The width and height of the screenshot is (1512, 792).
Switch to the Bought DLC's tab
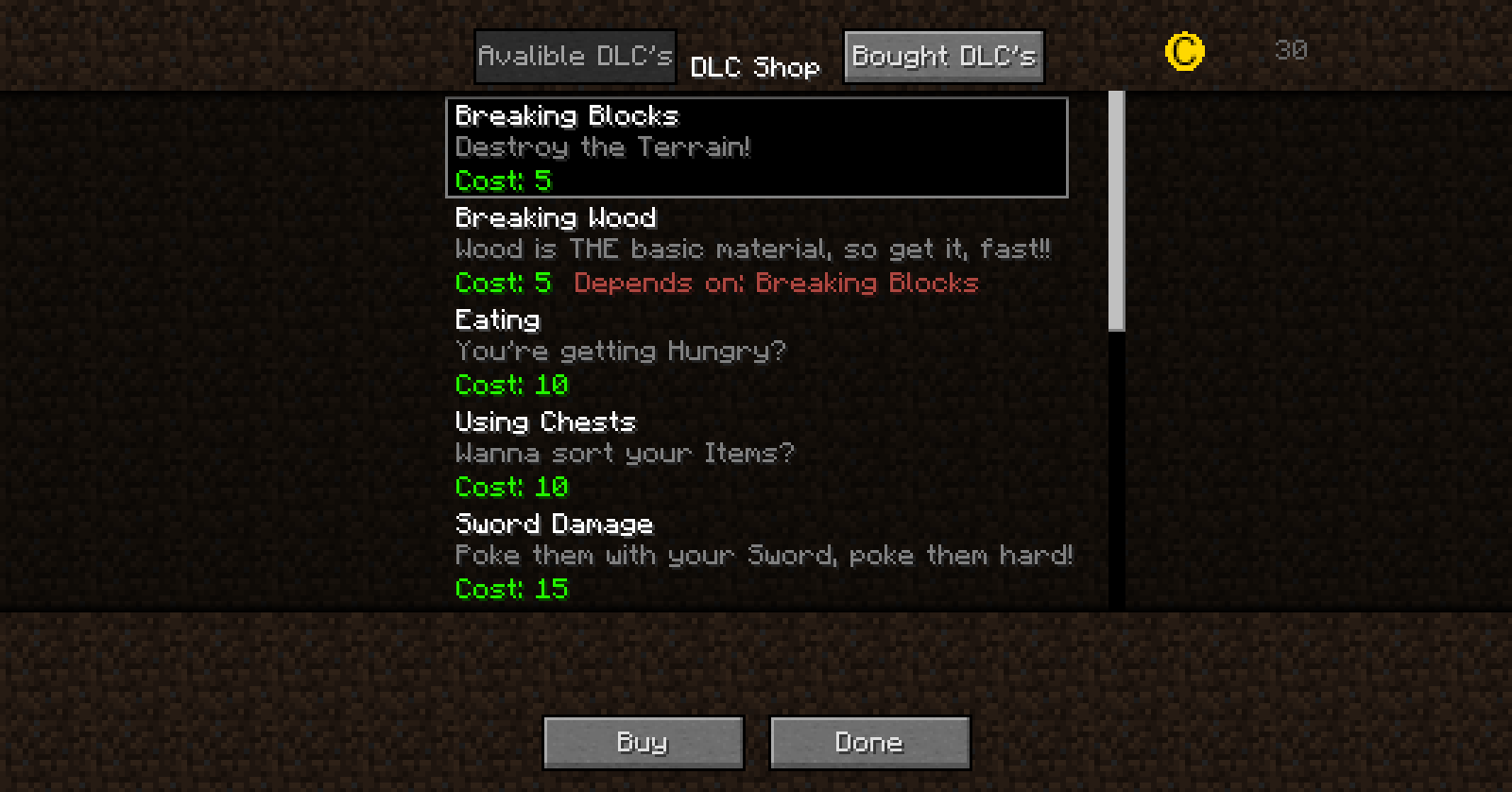point(943,56)
